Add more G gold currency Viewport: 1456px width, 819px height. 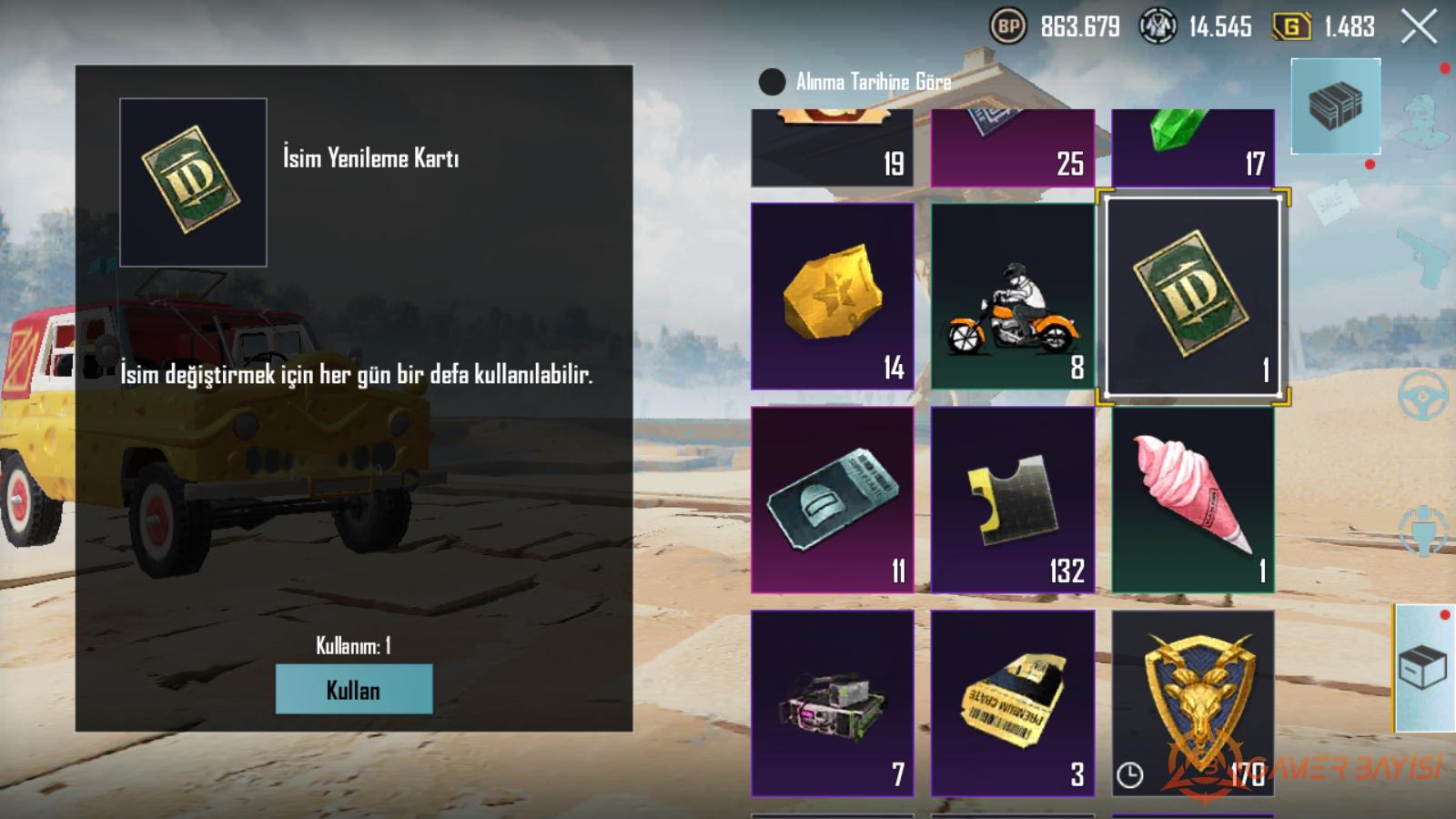(x=1290, y=26)
